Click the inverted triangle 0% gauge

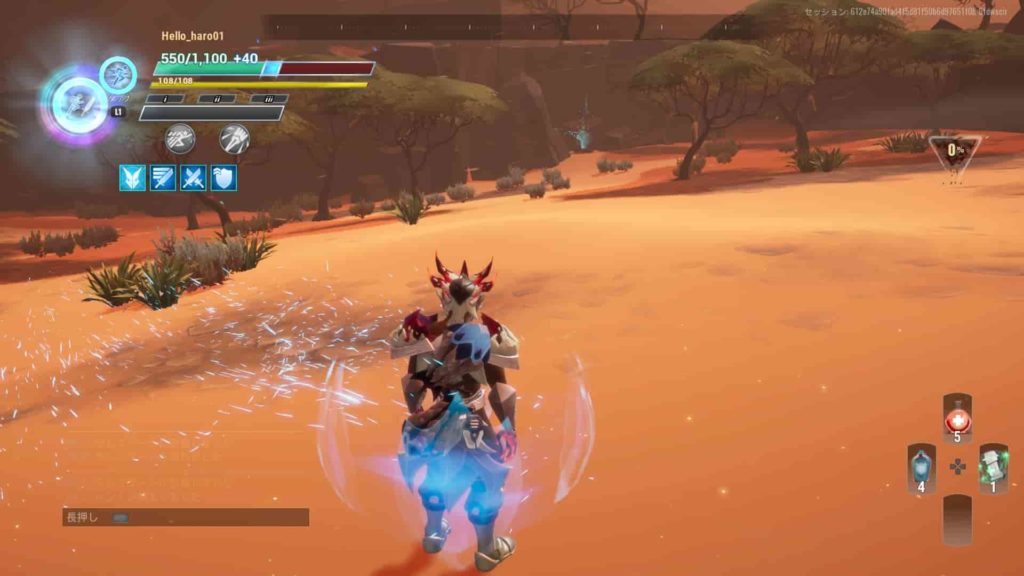point(954,152)
